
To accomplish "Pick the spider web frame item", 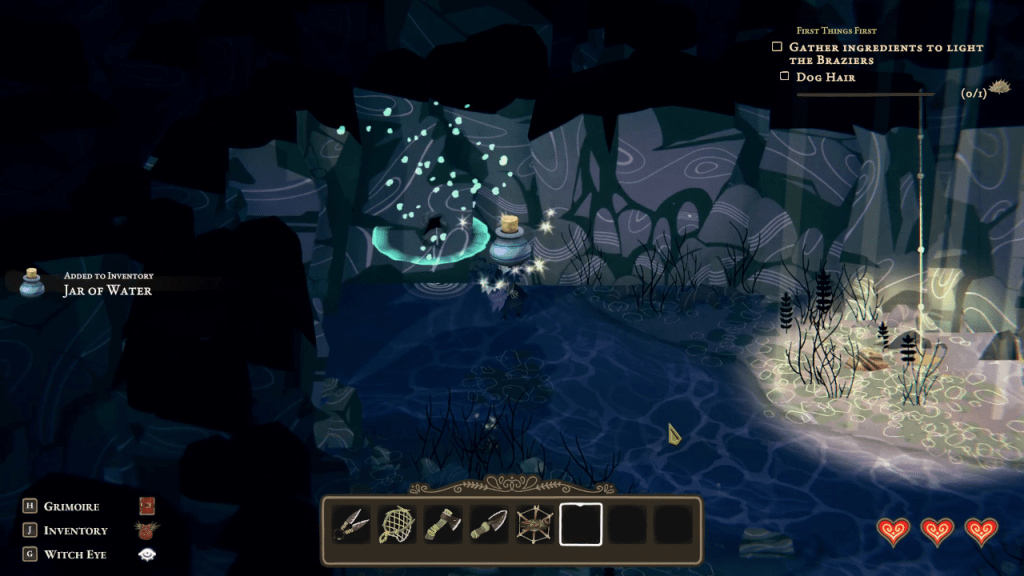I will pos(533,524).
